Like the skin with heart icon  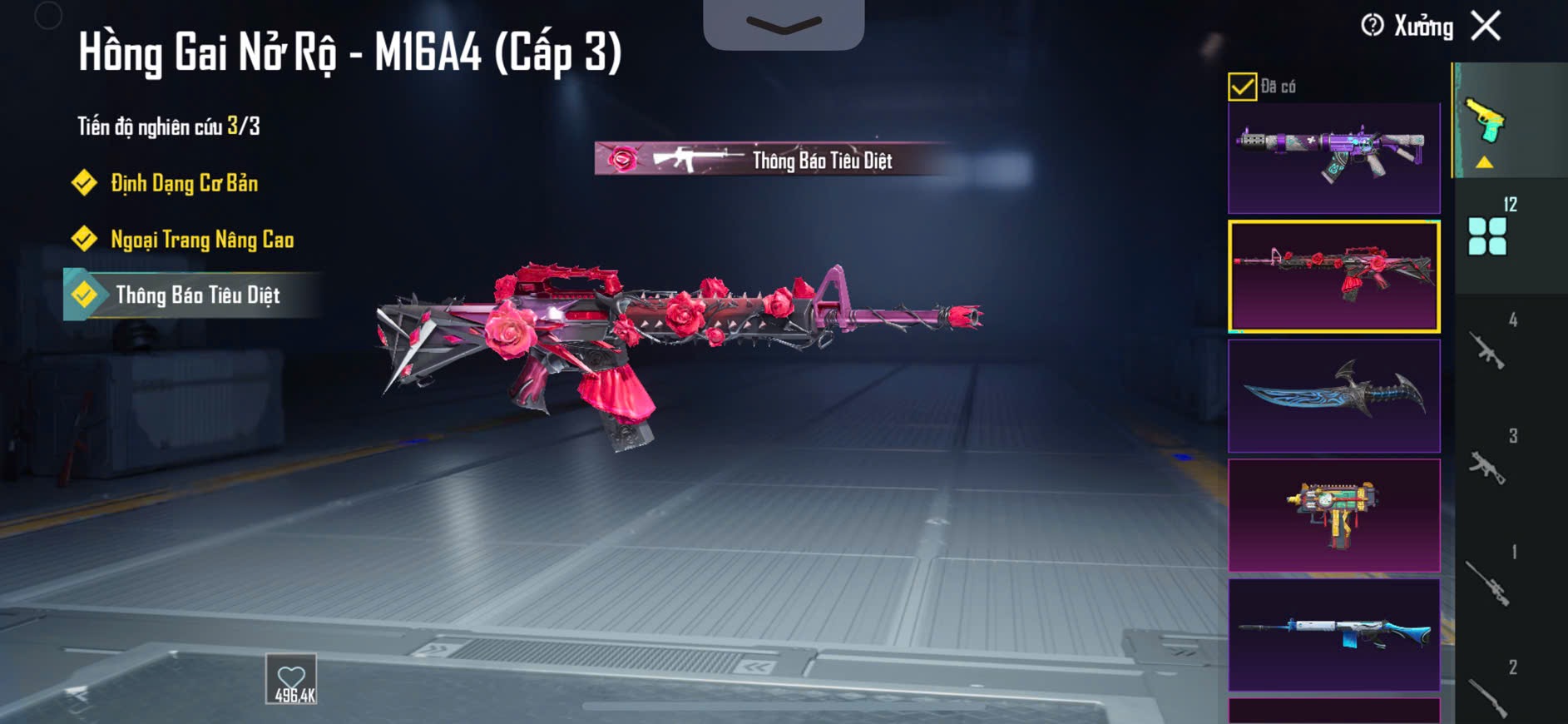pyautogui.click(x=291, y=679)
